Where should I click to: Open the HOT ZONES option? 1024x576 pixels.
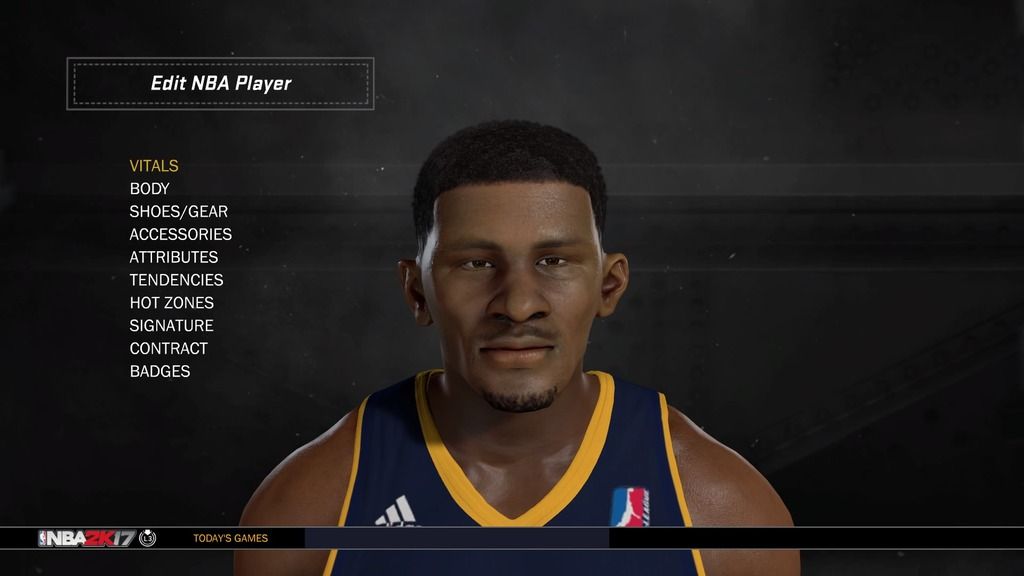[x=171, y=303]
